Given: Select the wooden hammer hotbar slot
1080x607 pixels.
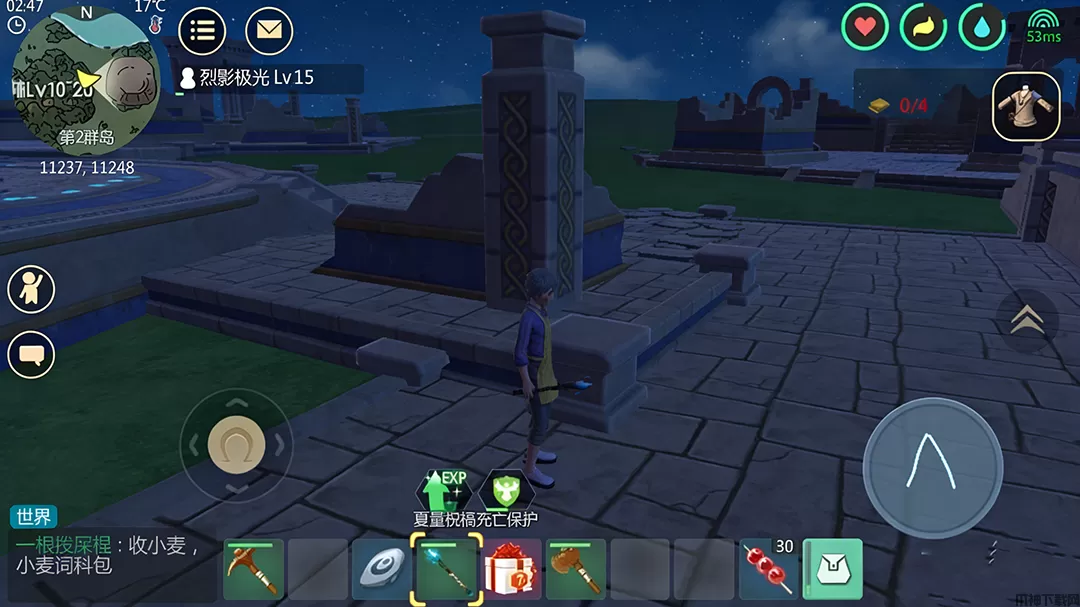Looking at the screenshot, I should pyautogui.click(x=575, y=569).
